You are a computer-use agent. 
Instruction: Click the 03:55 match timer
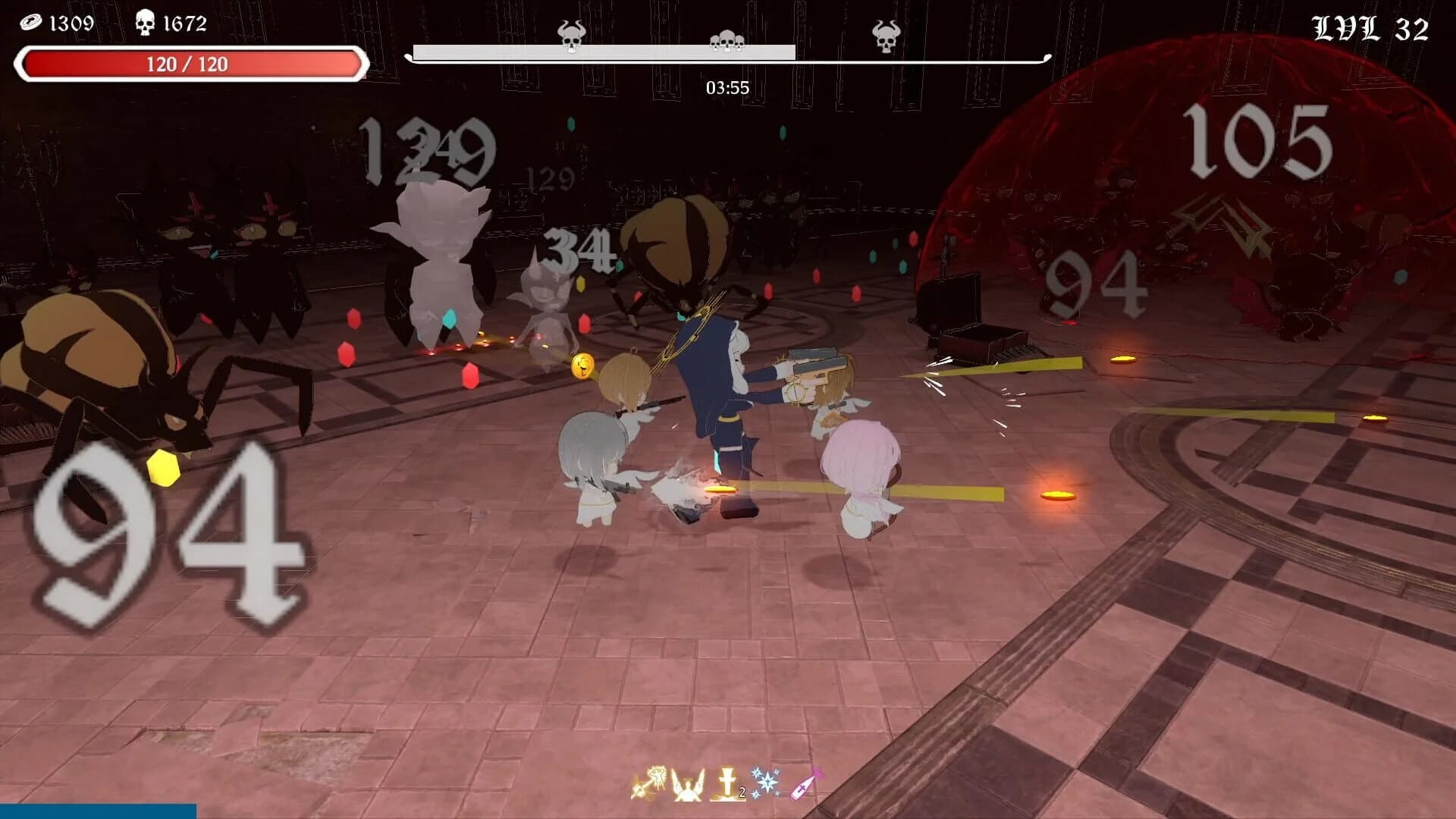coord(726,88)
